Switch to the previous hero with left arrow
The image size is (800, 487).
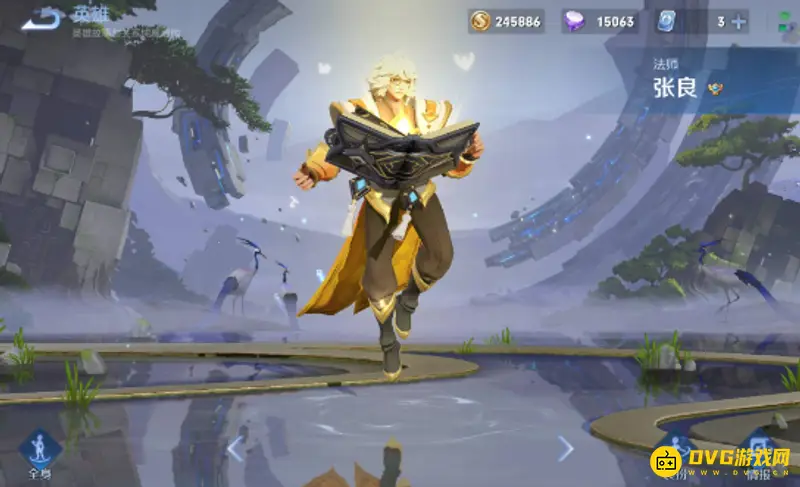click(x=236, y=448)
